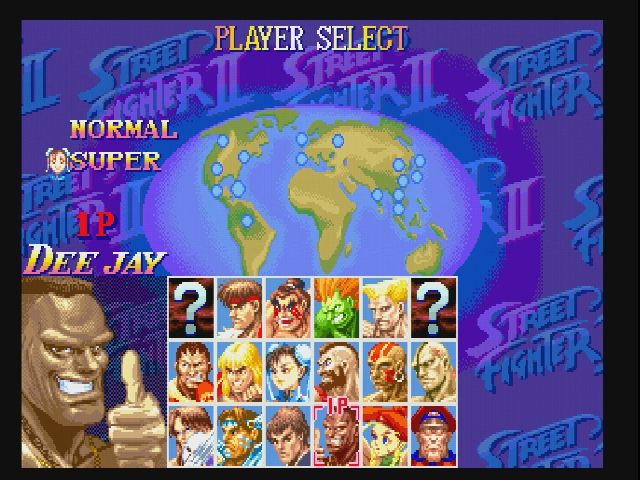Switch to NORMAL mode

123,129
